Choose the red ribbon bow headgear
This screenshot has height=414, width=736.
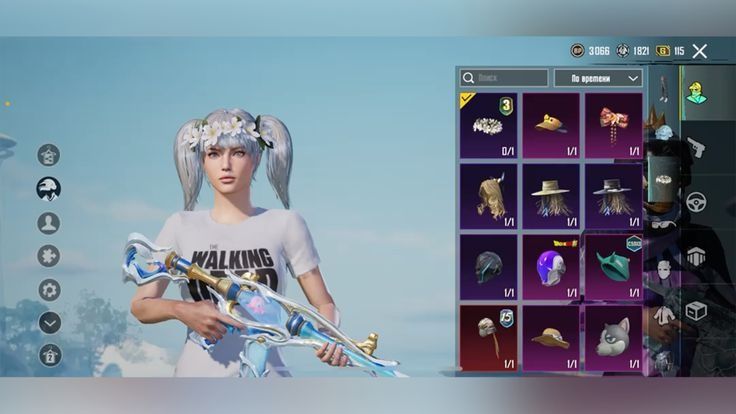point(612,125)
